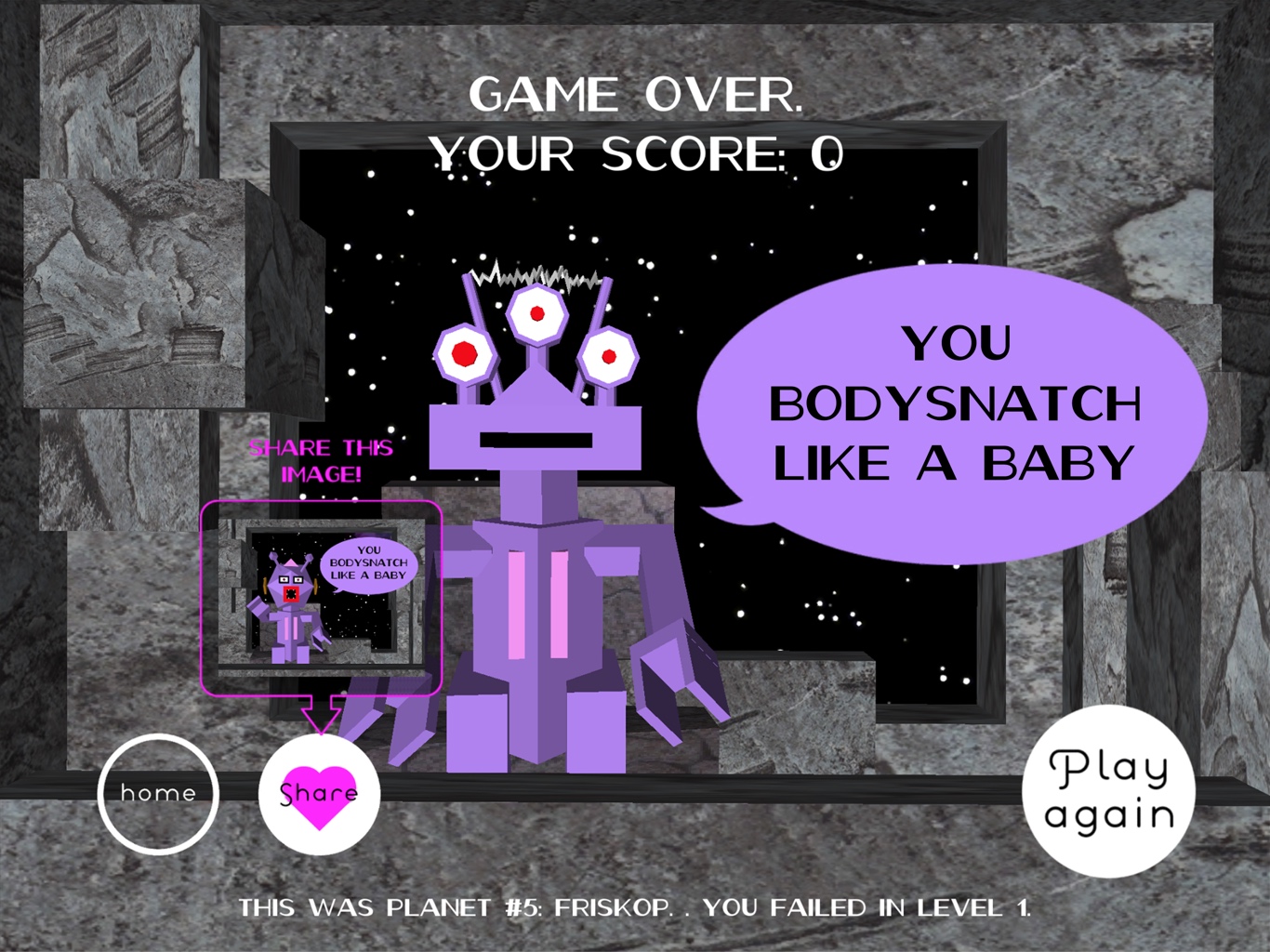1270x952 pixels.
Task: Click the alien's right eye
Action: [x=609, y=355]
